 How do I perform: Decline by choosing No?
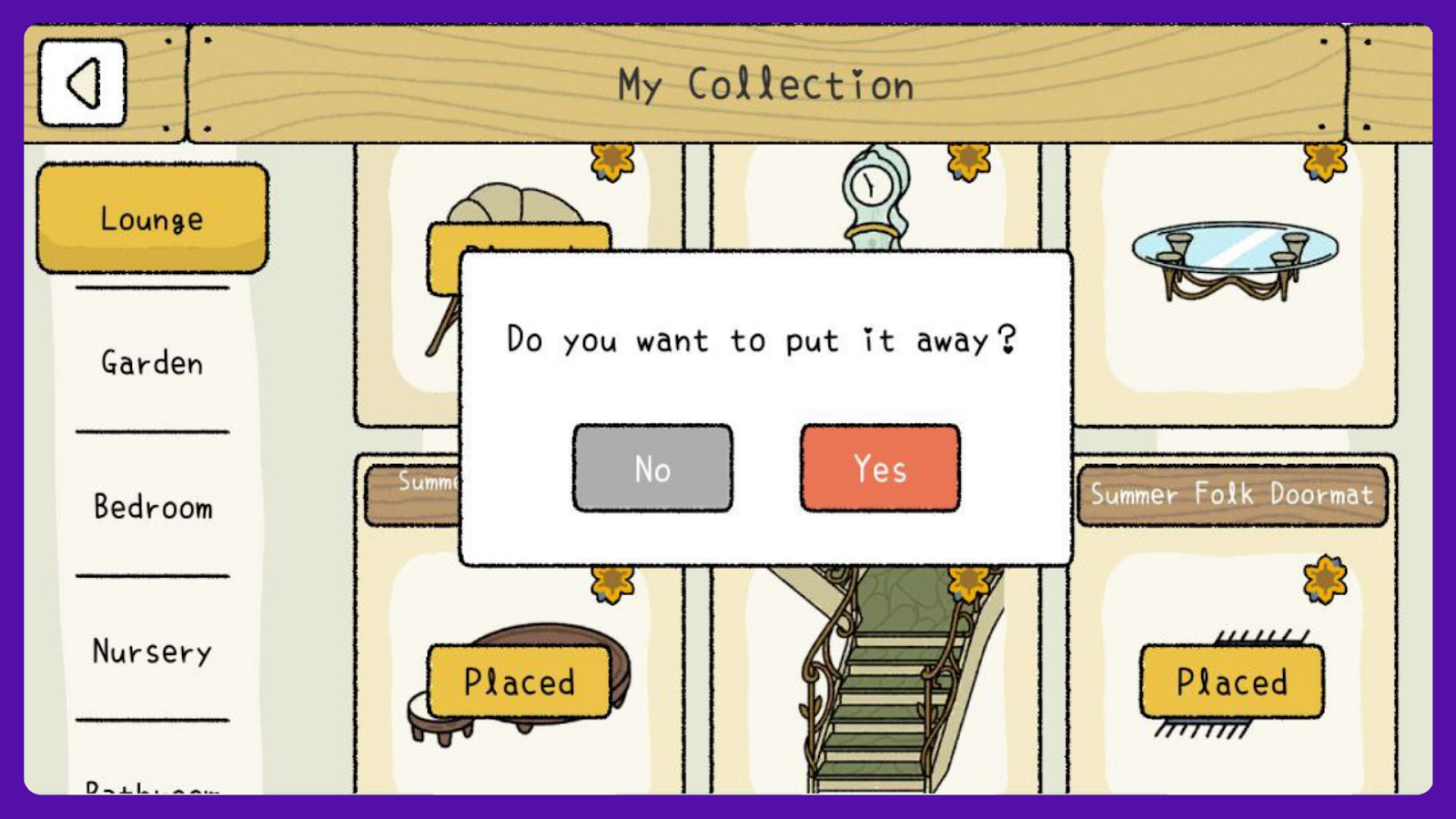coord(652,469)
